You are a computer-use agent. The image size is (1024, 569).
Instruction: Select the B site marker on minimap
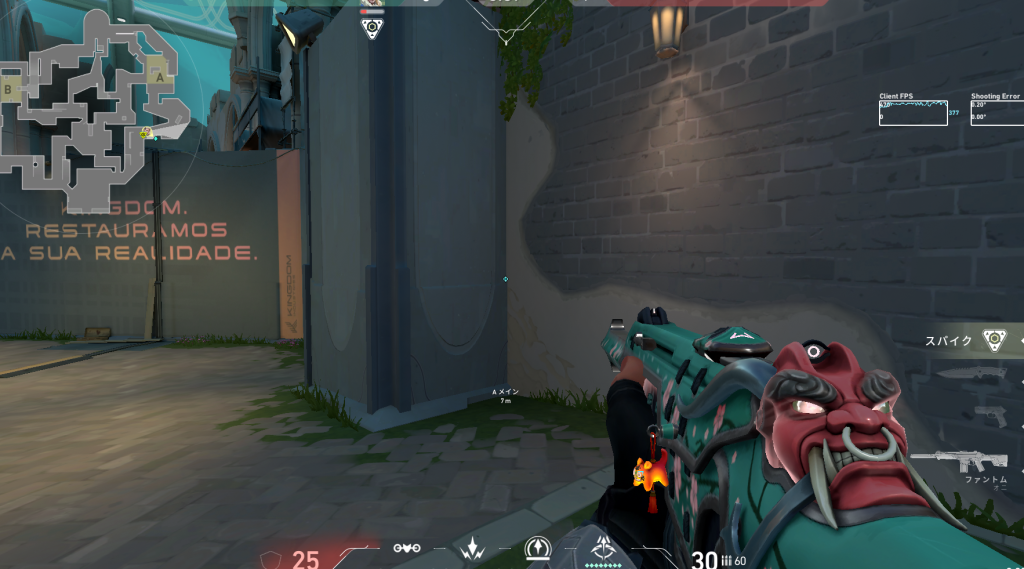[x=10, y=90]
